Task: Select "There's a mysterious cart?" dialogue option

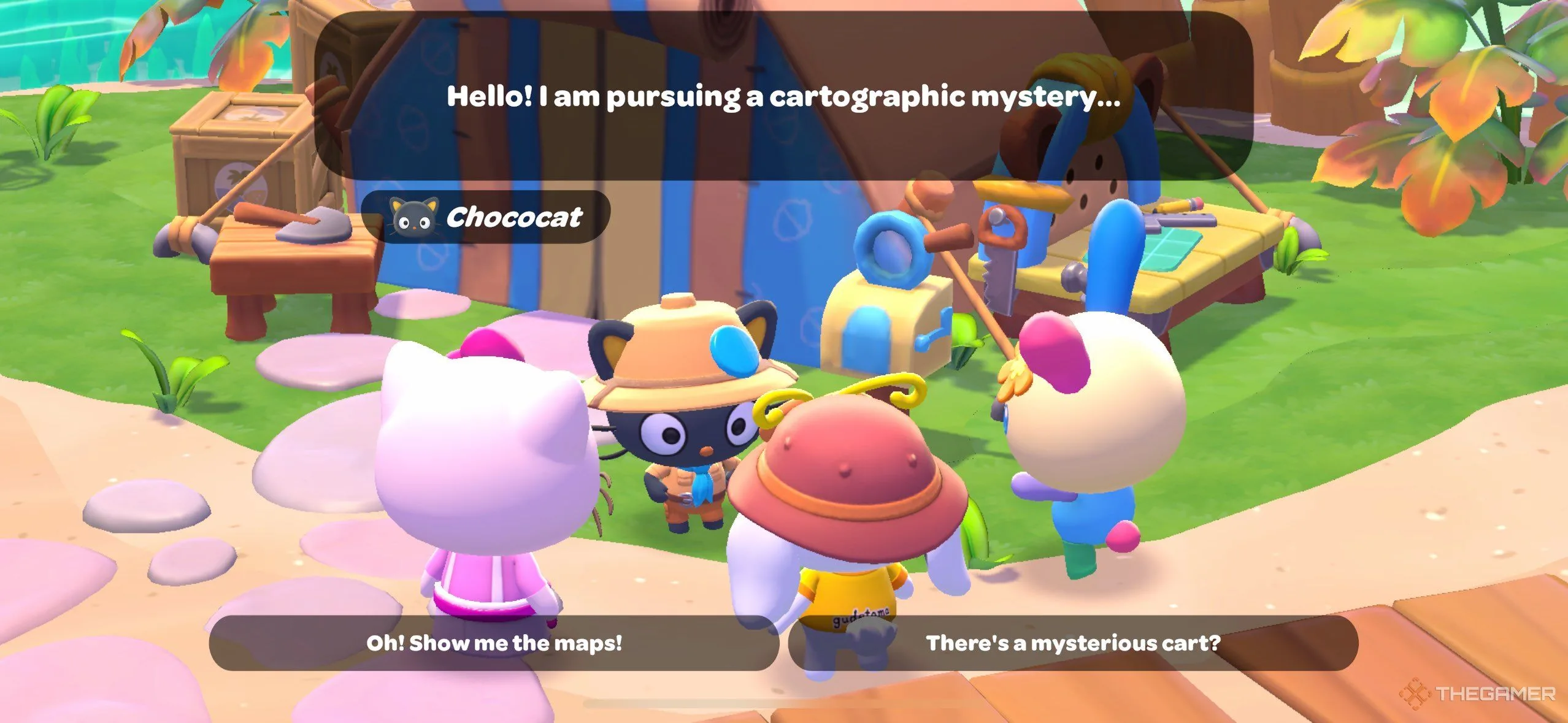Action: click(1072, 643)
